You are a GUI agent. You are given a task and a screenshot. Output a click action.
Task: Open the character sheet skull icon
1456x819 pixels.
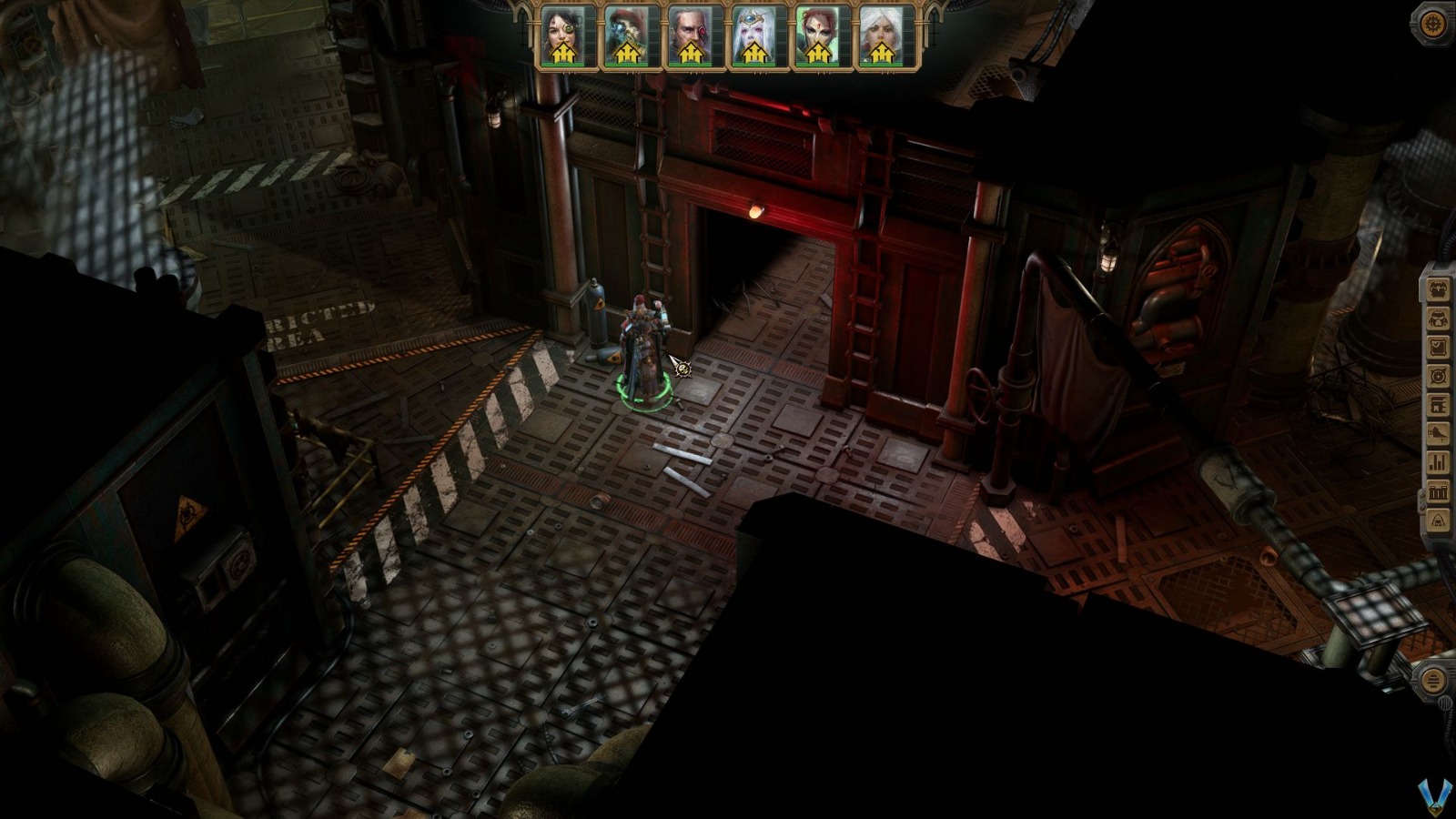[x=1436, y=290]
